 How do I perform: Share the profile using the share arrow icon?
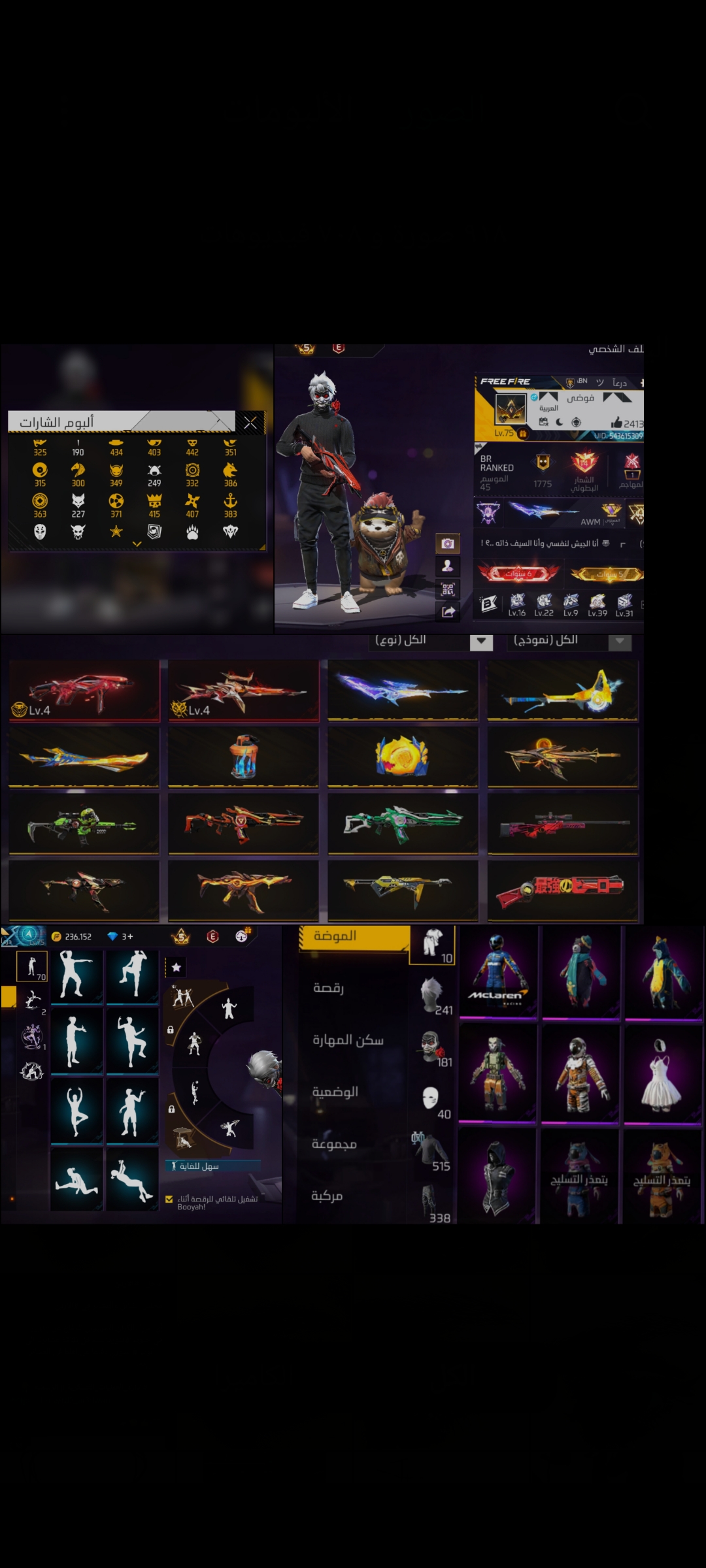(x=448, y=612)
